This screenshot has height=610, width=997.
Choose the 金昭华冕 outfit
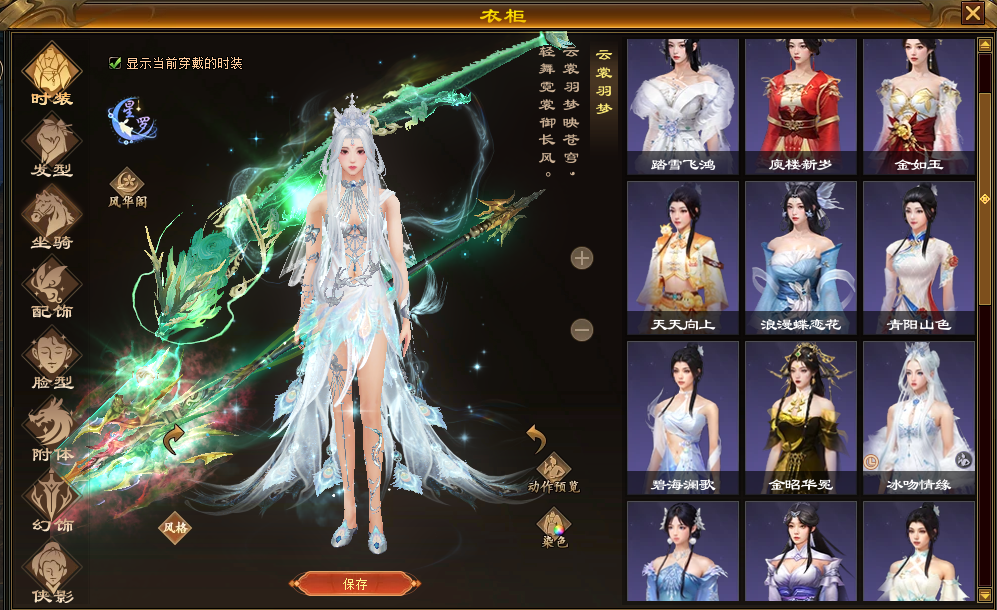pyautogui.click(x=800, y=418)
